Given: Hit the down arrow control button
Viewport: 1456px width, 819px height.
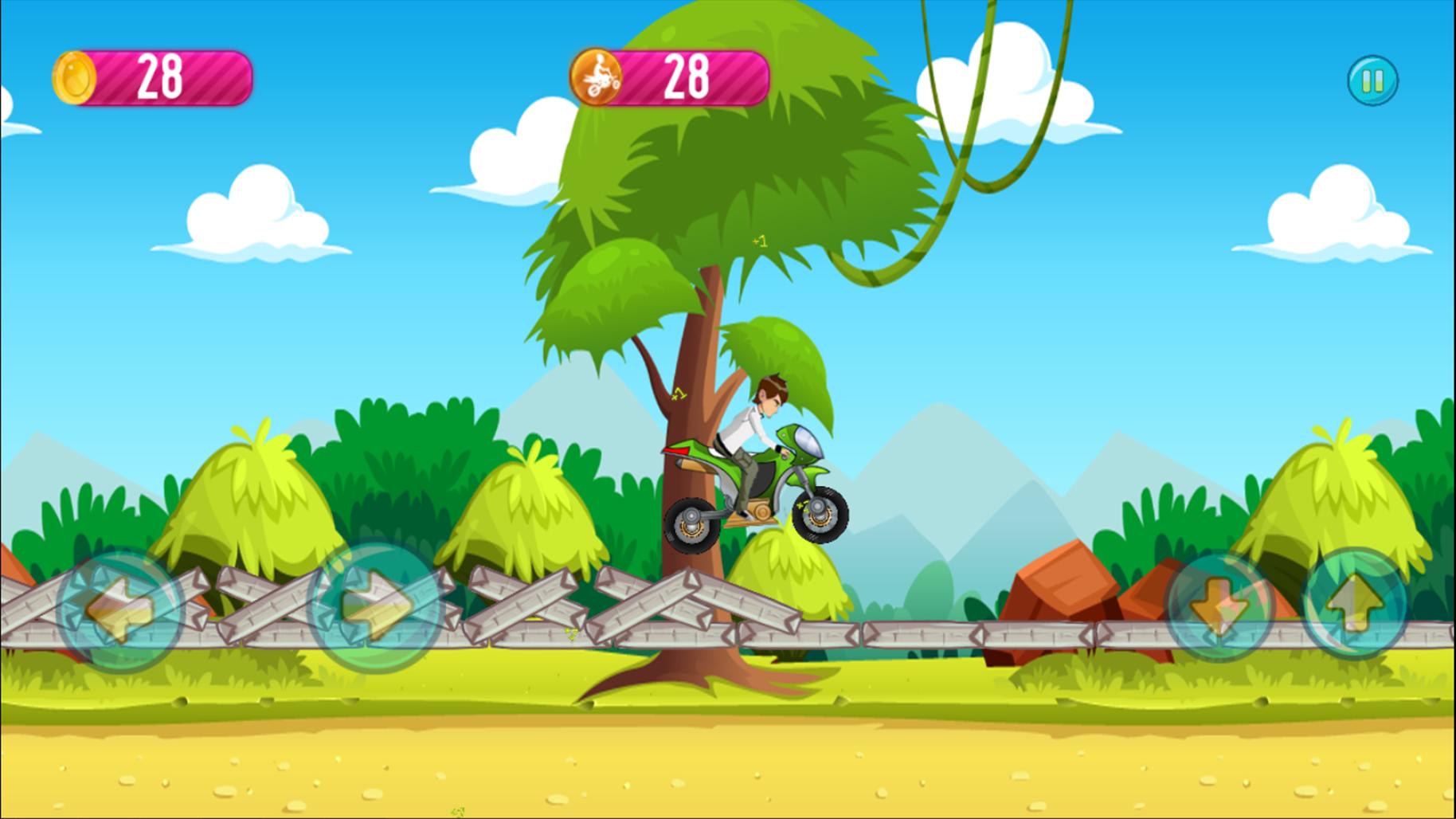Looking at the screenshot, I should coord(1219,607).
